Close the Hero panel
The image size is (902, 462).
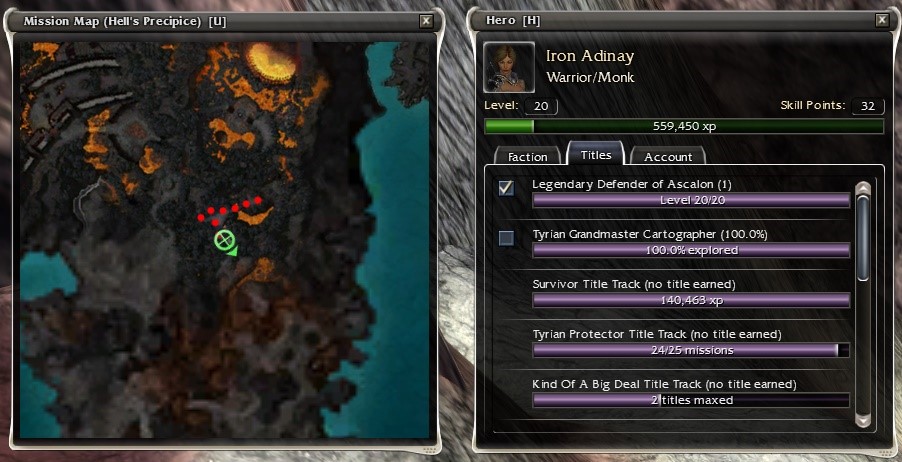pyautogui.click(x=881, y=20)
